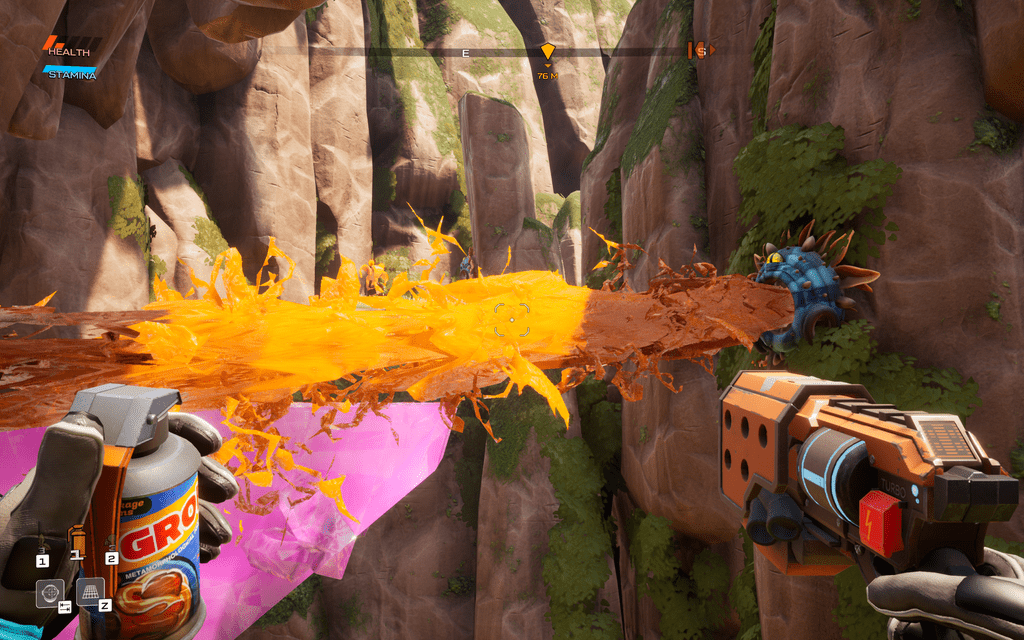
Task: Click the orange waypoint marker on compass
Action: (x=547, y=52)
